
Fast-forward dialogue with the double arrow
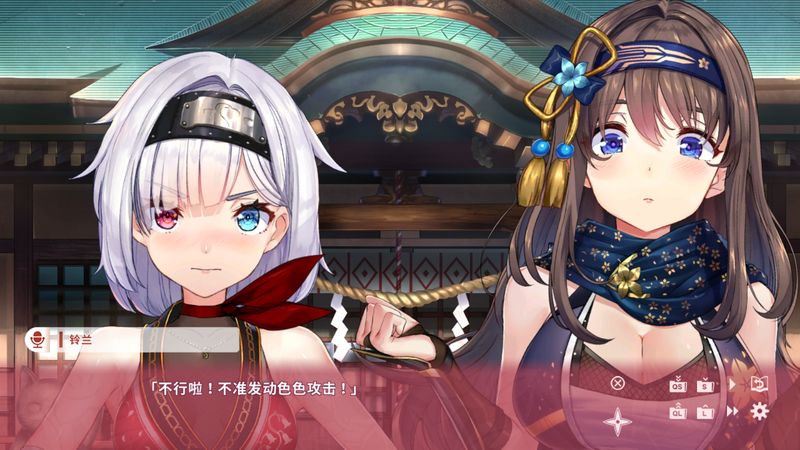733,411
